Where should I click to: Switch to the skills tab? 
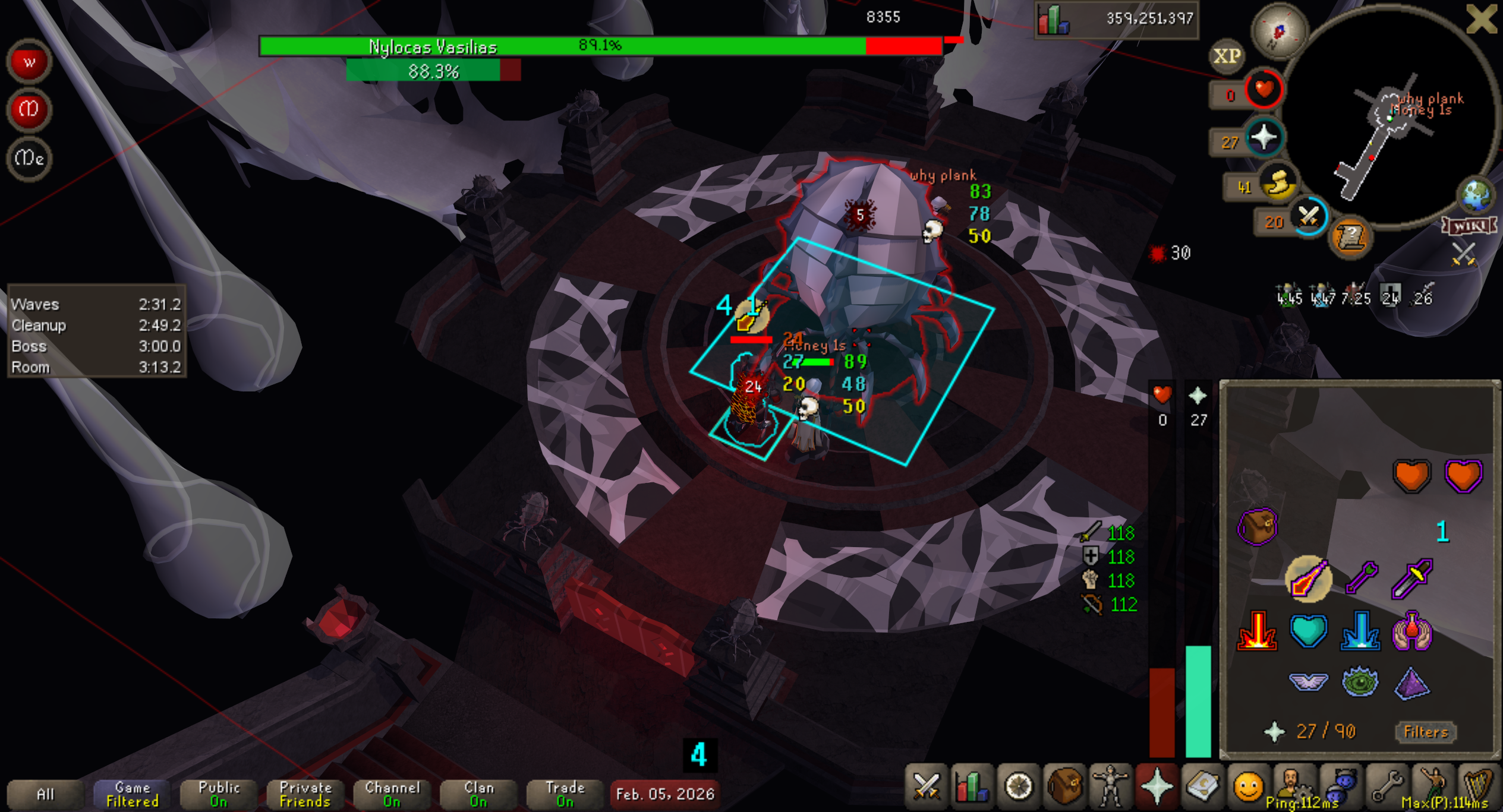tap(972, 787)
